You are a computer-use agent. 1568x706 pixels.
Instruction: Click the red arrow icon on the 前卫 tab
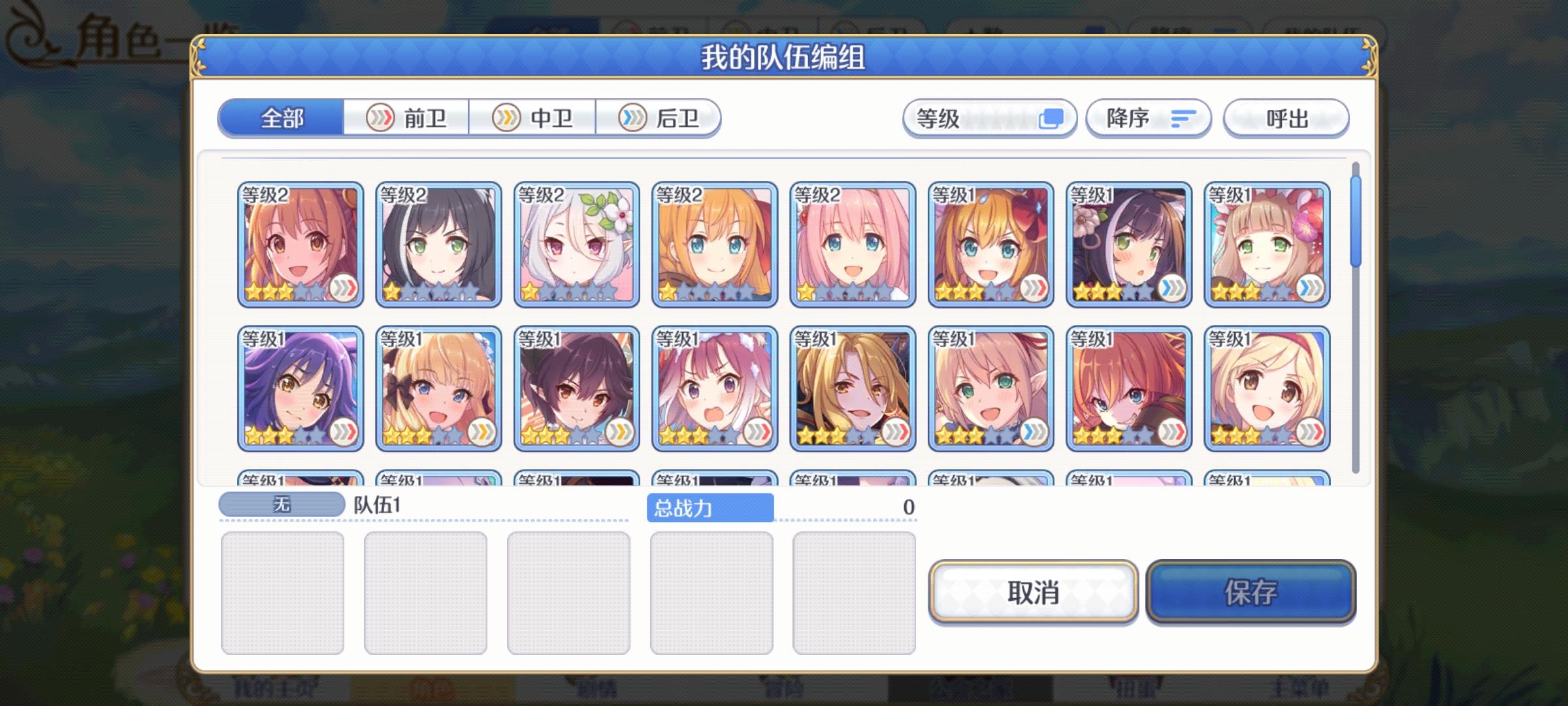pyautogui.click(x=380, y=117)
